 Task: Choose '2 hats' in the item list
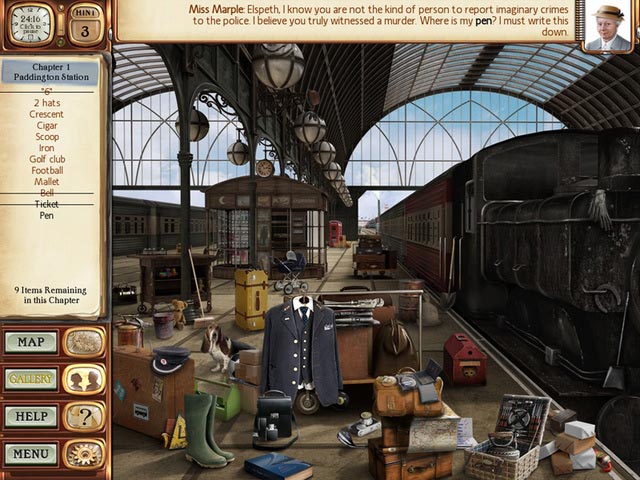pos(47,103)
